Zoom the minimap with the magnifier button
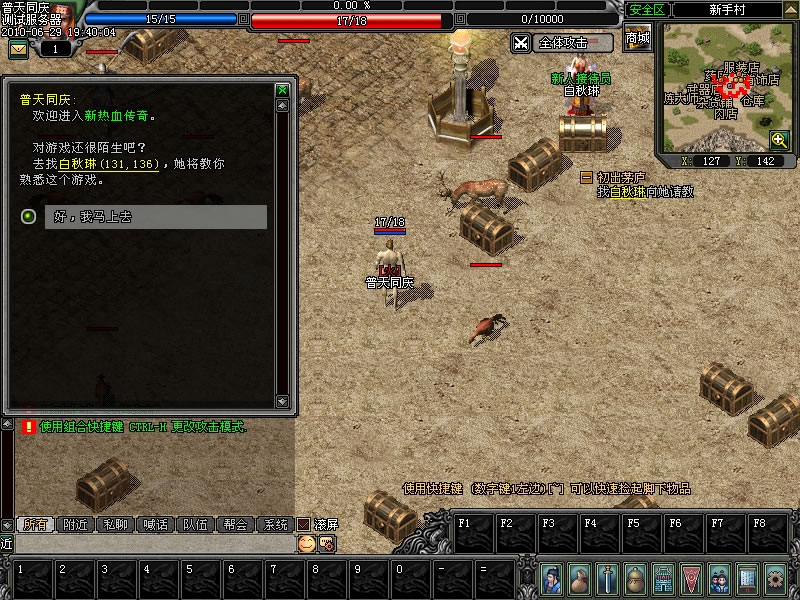The height and width of the screenshot is (600, 800). 779,139
